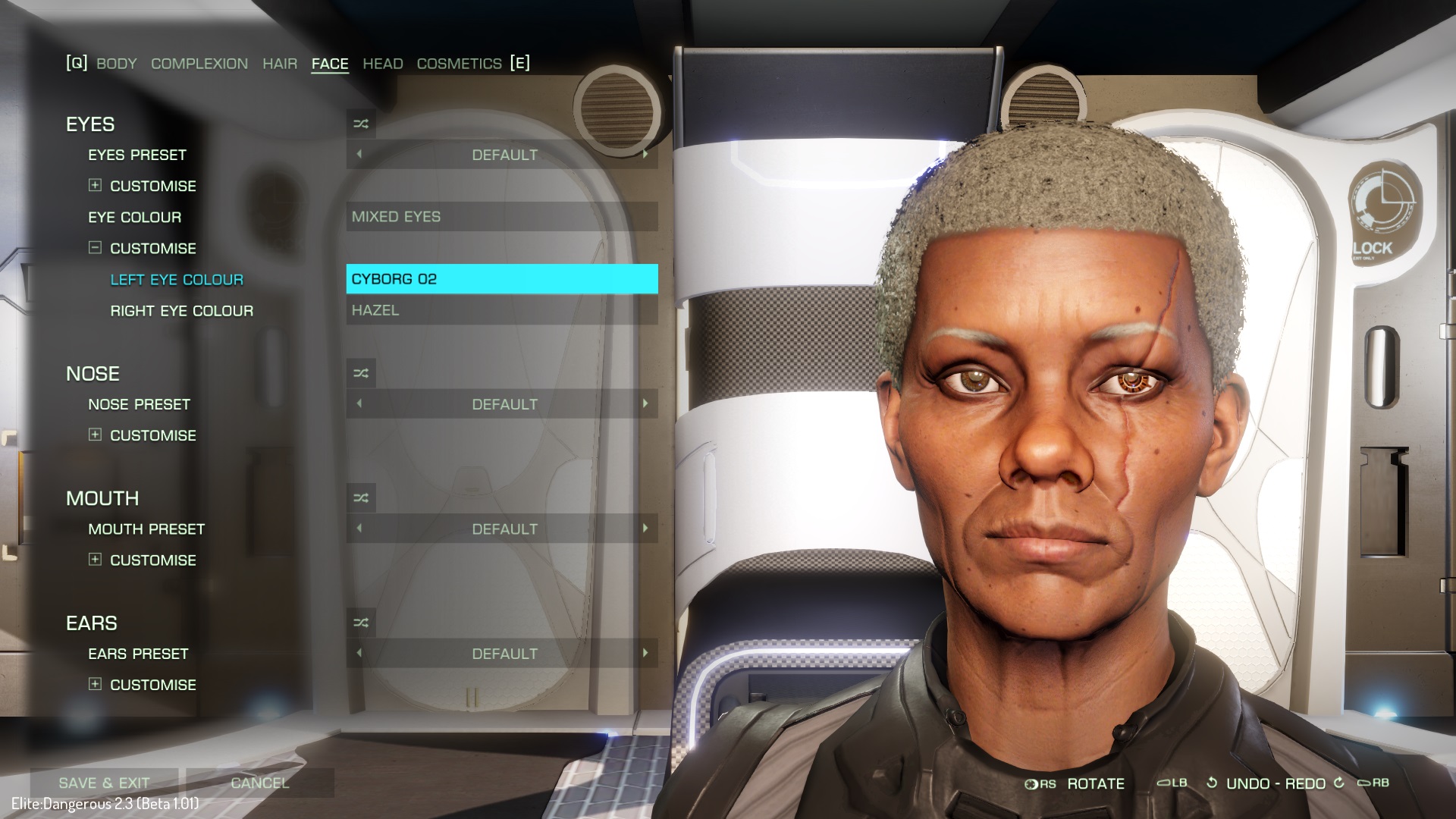Change Right Eye Colour Hazel field
Image resolution: width=1456 pixels, height=819 pixels.
(x=502, y=310)
